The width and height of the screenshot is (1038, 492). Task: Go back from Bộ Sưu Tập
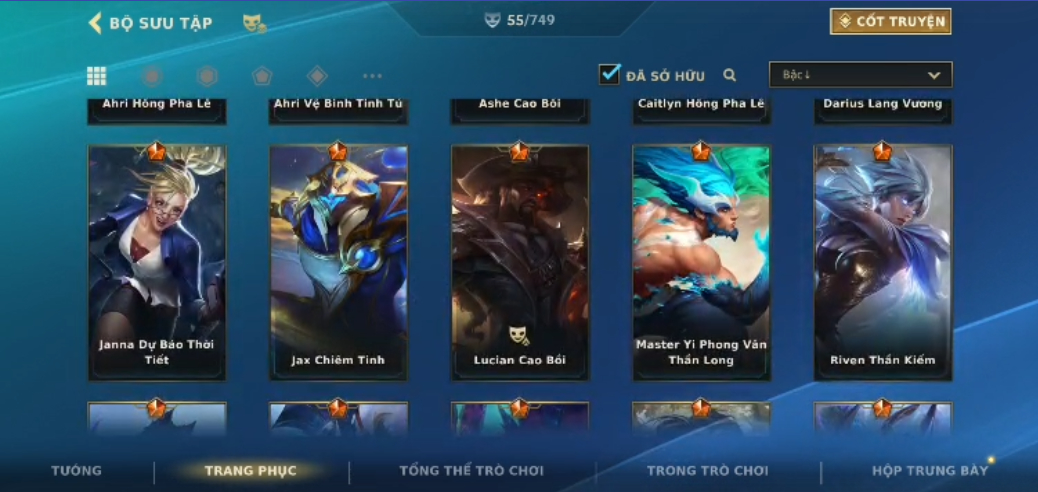[96, 23]
